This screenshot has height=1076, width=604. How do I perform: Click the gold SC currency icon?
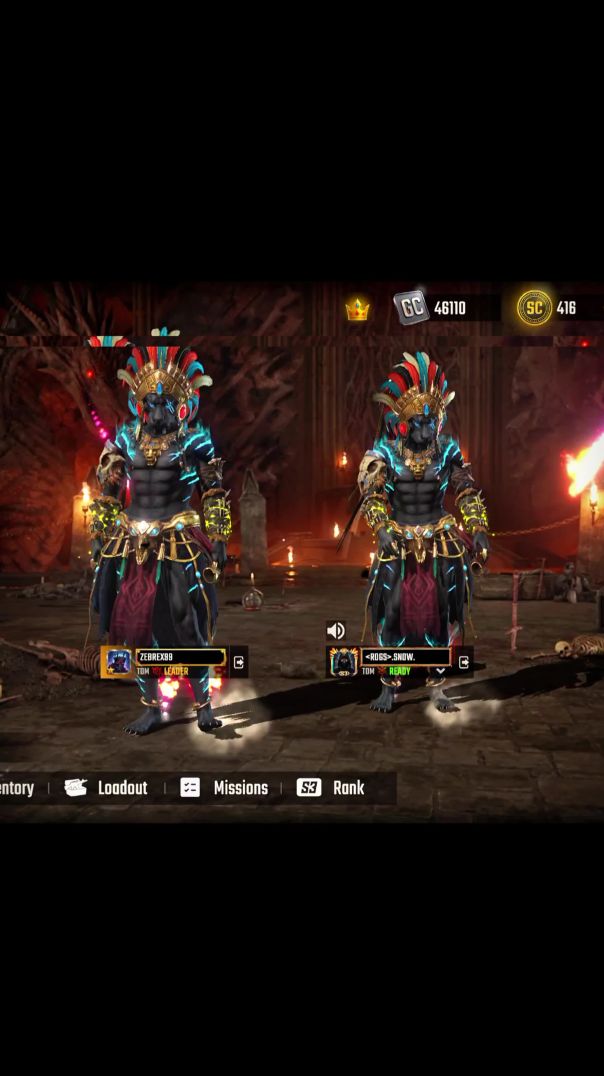pos(534,308)
